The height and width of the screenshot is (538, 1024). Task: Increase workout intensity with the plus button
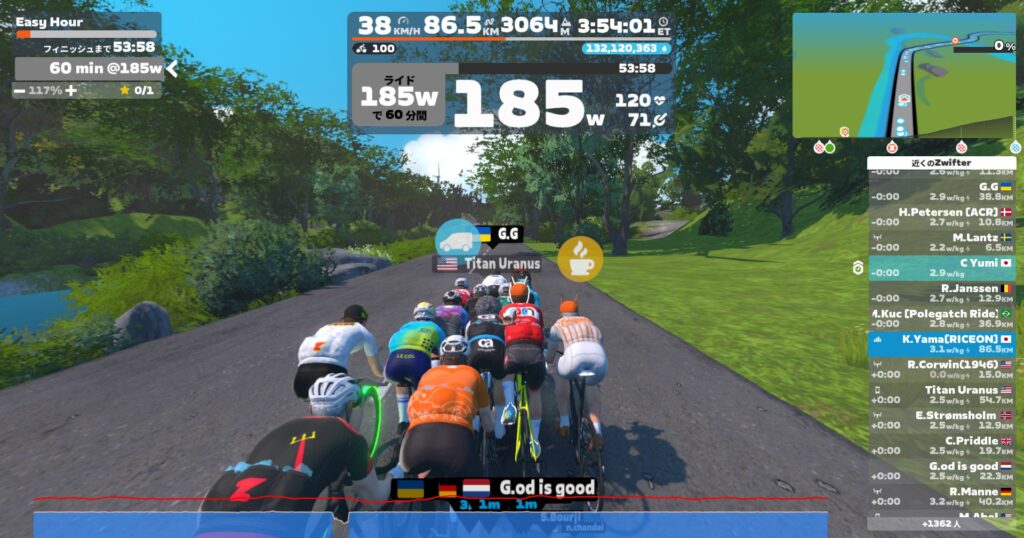coord(73,90)
